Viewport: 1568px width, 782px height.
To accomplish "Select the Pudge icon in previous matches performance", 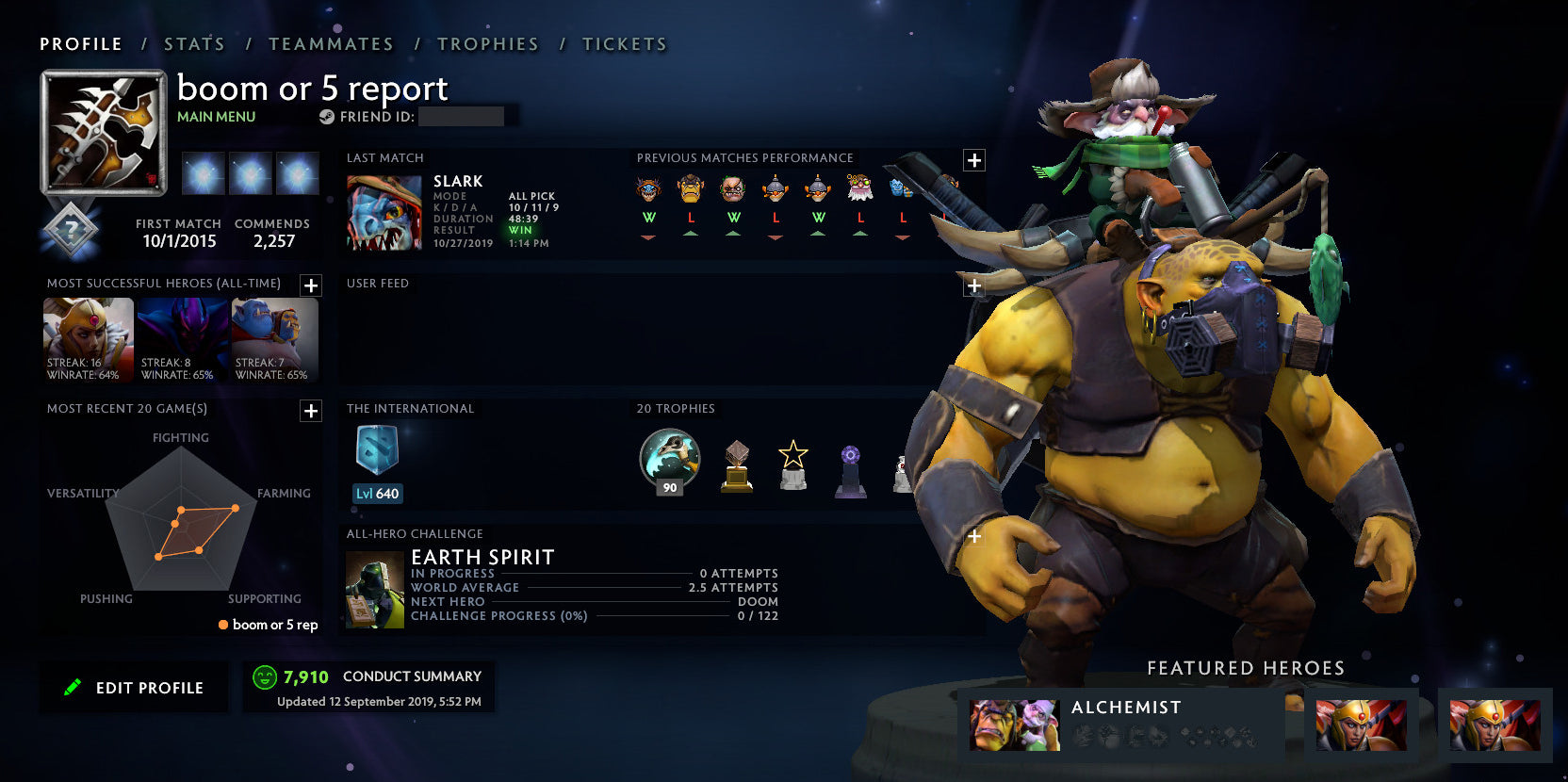I will tap(733, 188).
